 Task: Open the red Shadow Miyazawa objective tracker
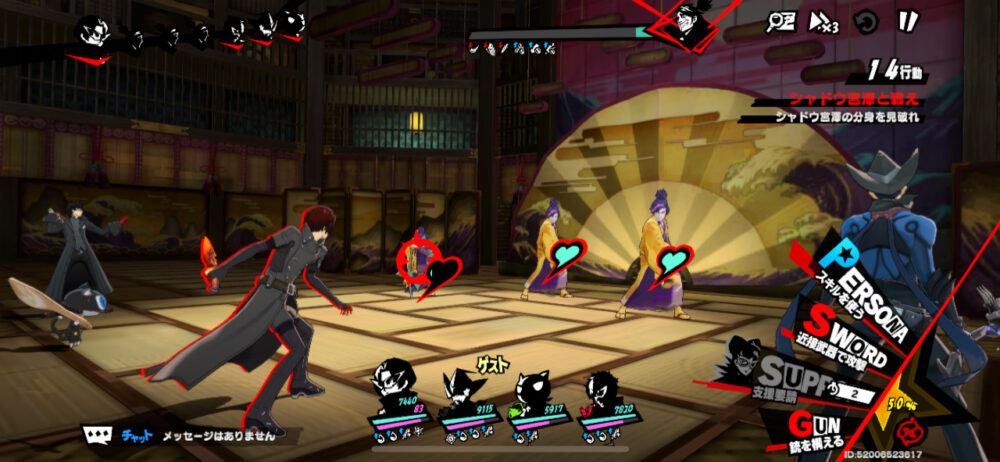point(840,99)
